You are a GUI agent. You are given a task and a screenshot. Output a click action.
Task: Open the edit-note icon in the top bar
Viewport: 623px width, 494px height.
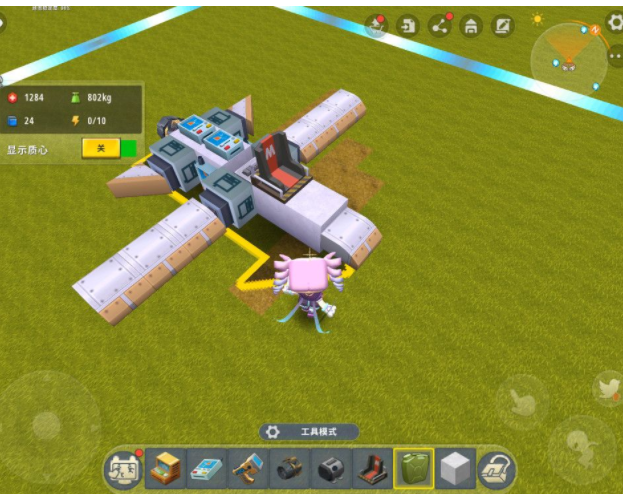tap(502, 26)
